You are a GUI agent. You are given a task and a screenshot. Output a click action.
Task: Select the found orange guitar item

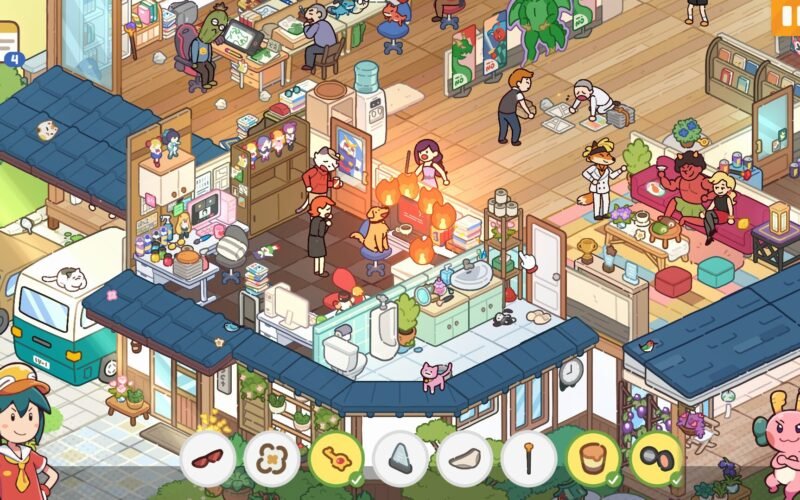pyautogui.click(x=336, y=459)
